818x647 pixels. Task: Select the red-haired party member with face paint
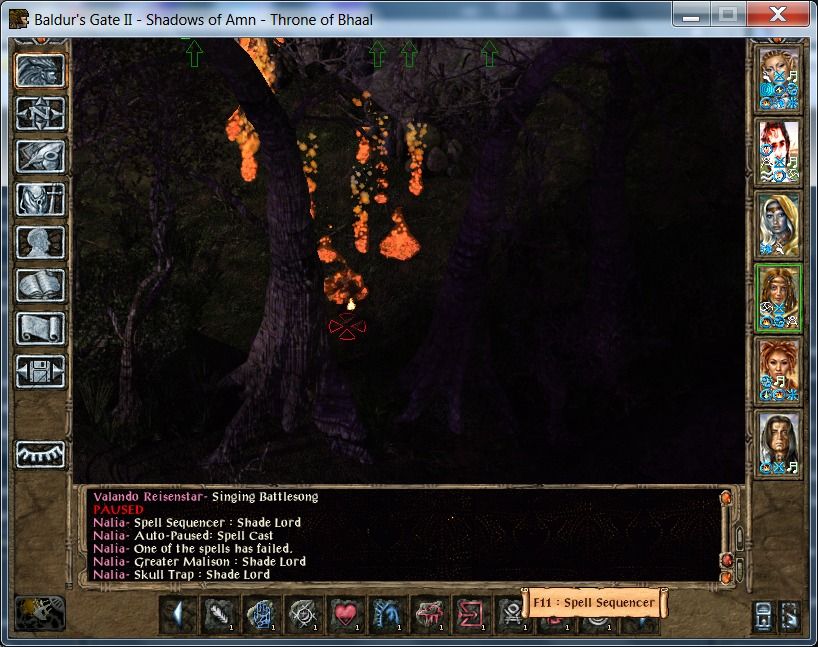point(778,151)
